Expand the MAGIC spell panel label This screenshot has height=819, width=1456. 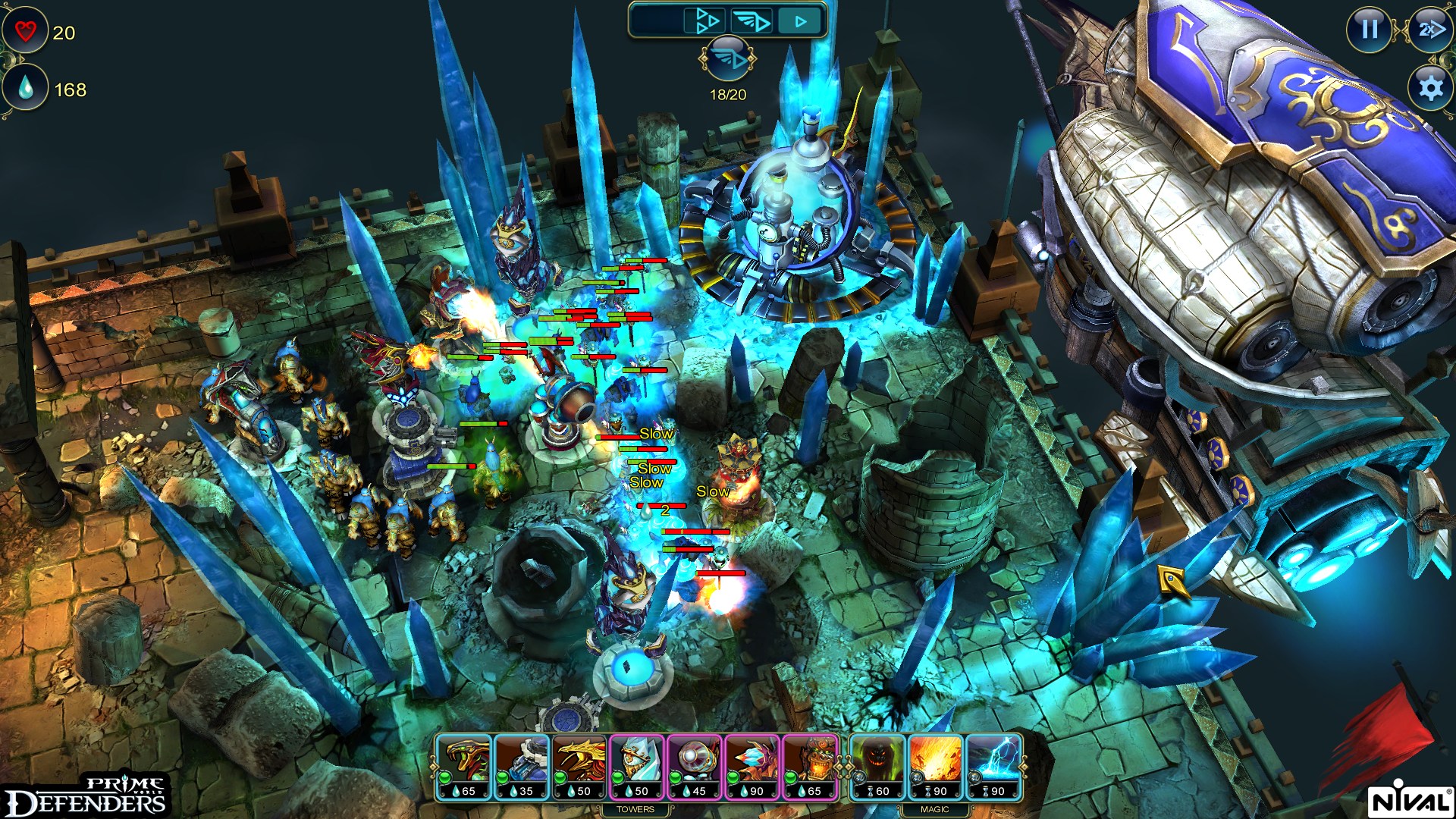(935, 809)
